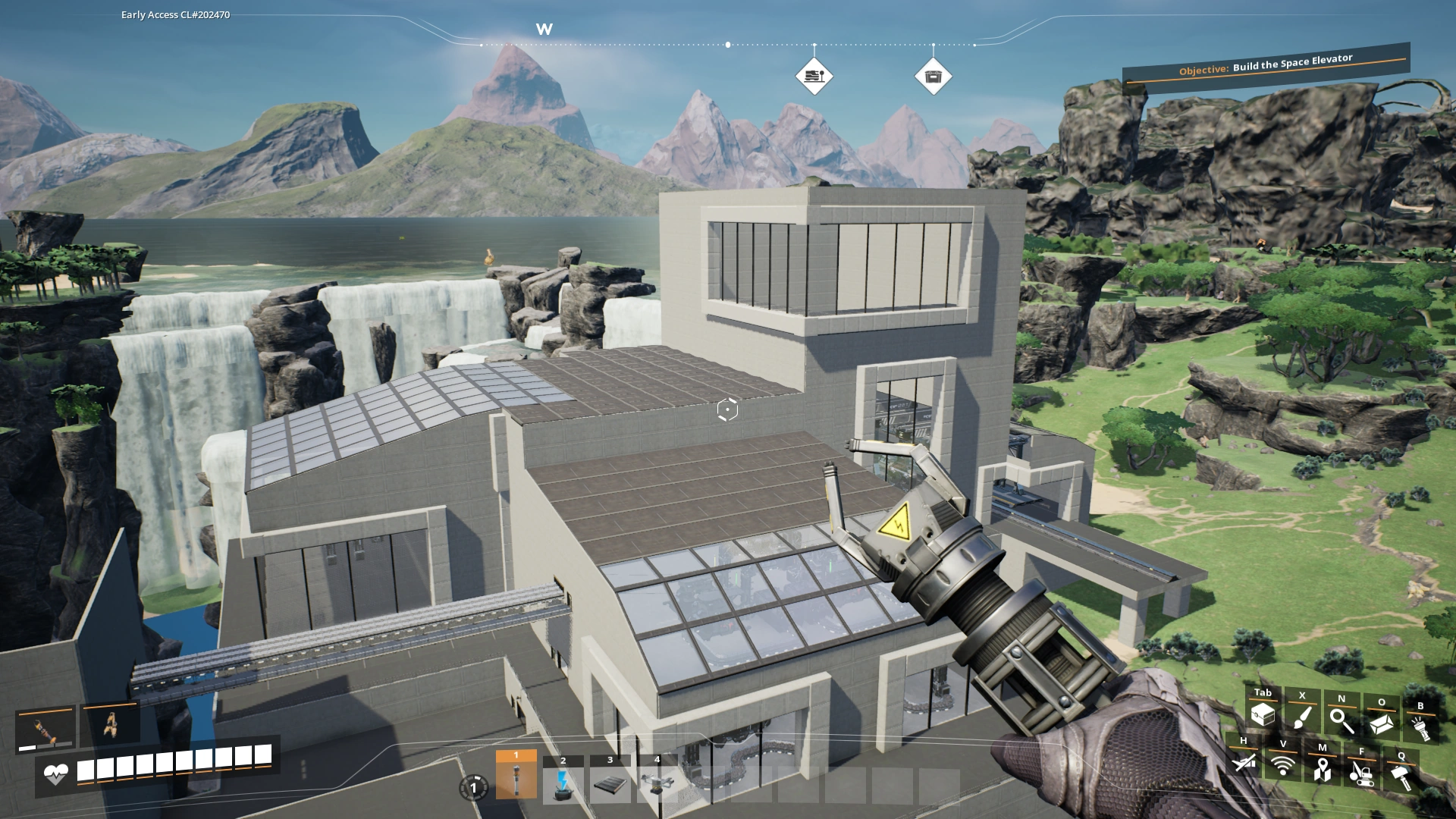Toggle the flashlight icon
1456x819 pixels.
pos(1420,727)
